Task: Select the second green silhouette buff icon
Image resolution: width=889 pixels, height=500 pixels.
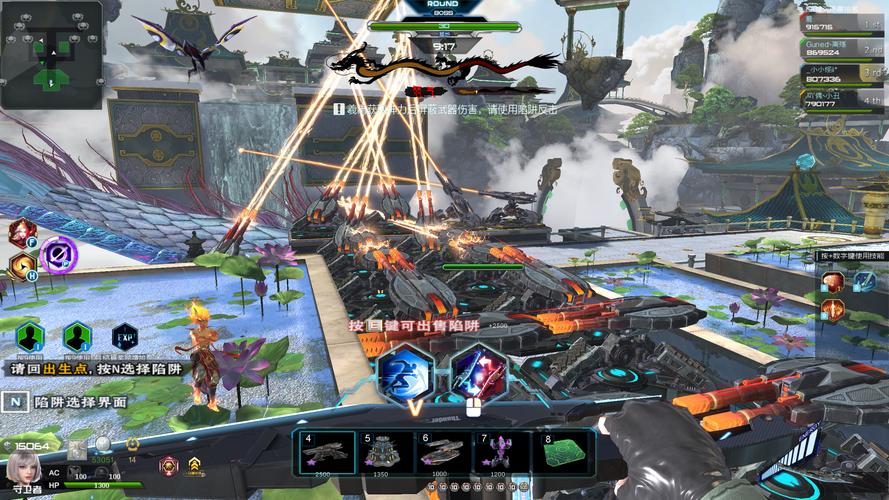Action: [x=77, y=337]
